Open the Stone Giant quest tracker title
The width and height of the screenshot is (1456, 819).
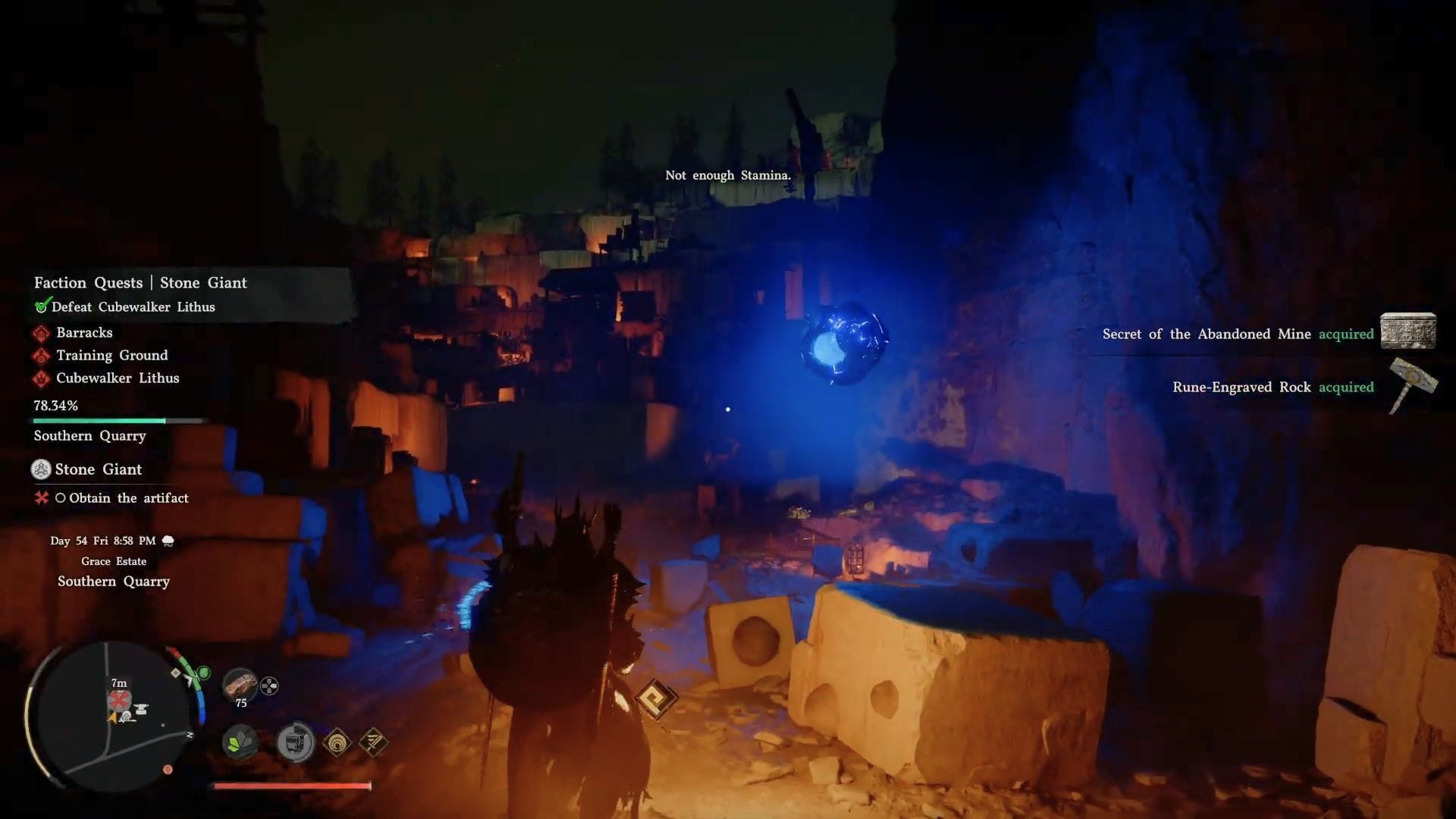(x=98, y=469)
